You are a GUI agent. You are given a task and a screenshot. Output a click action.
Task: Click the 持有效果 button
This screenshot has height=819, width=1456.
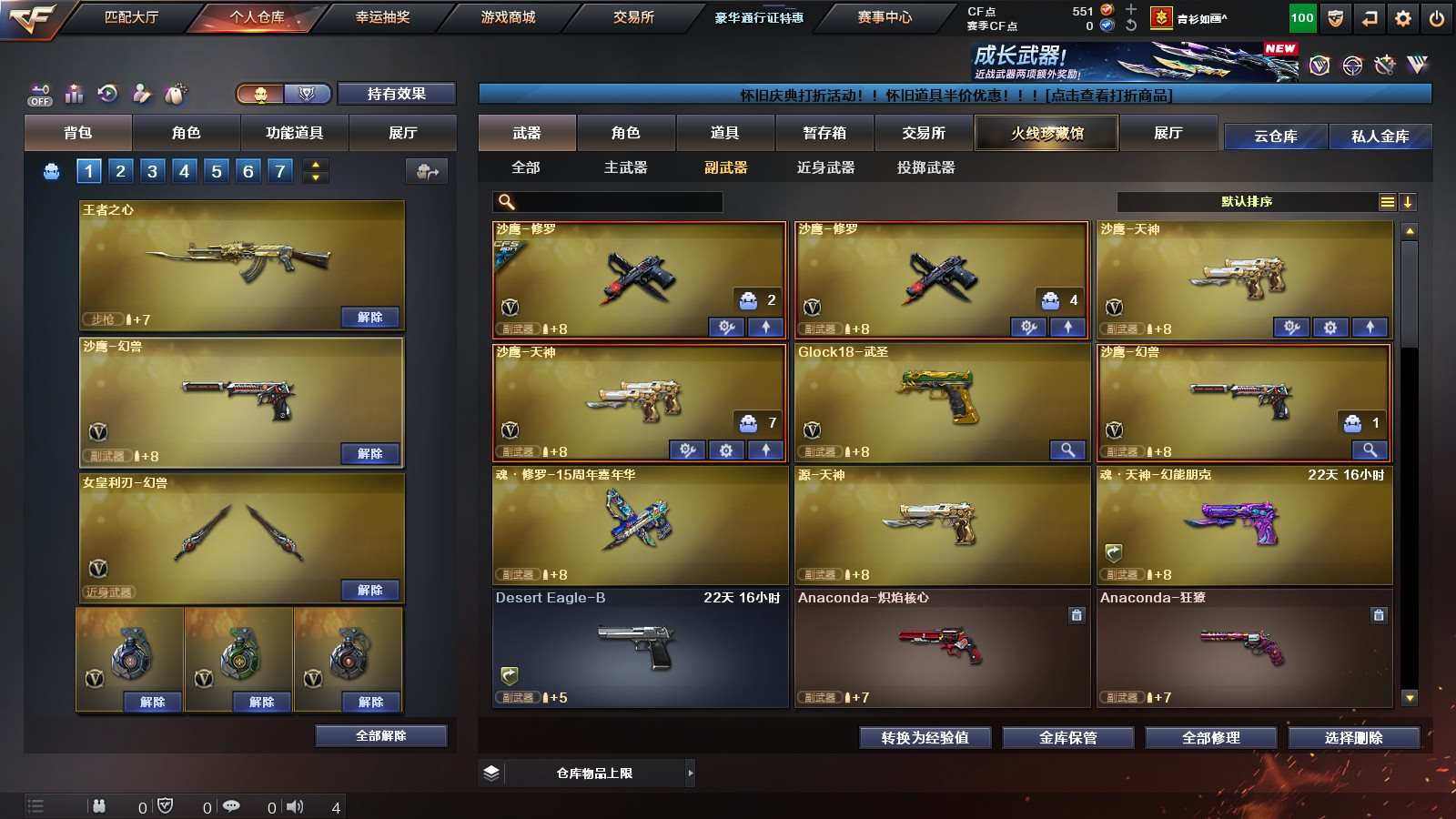tap(396, 94)
